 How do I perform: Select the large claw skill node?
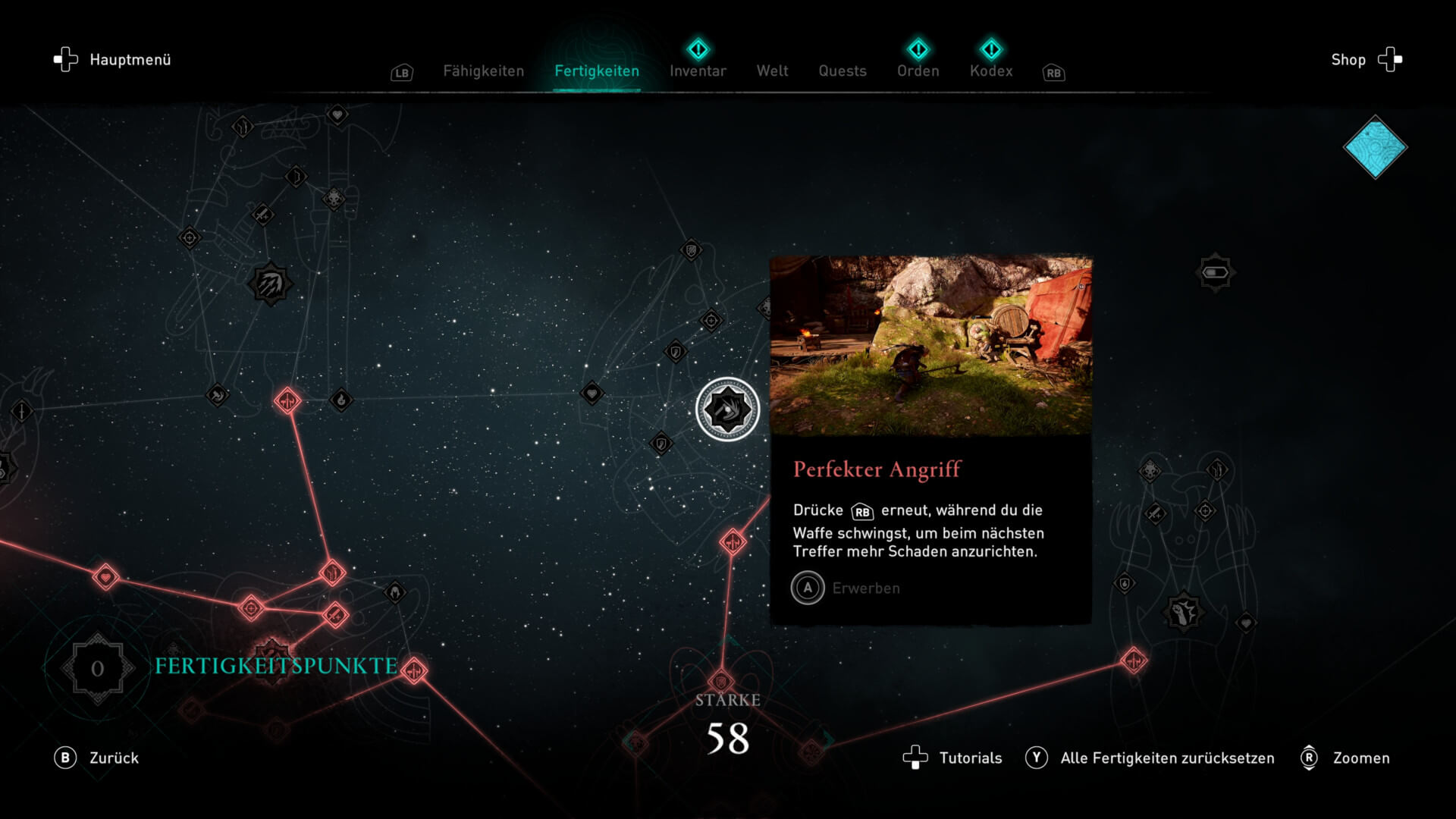tap(270, 284)
